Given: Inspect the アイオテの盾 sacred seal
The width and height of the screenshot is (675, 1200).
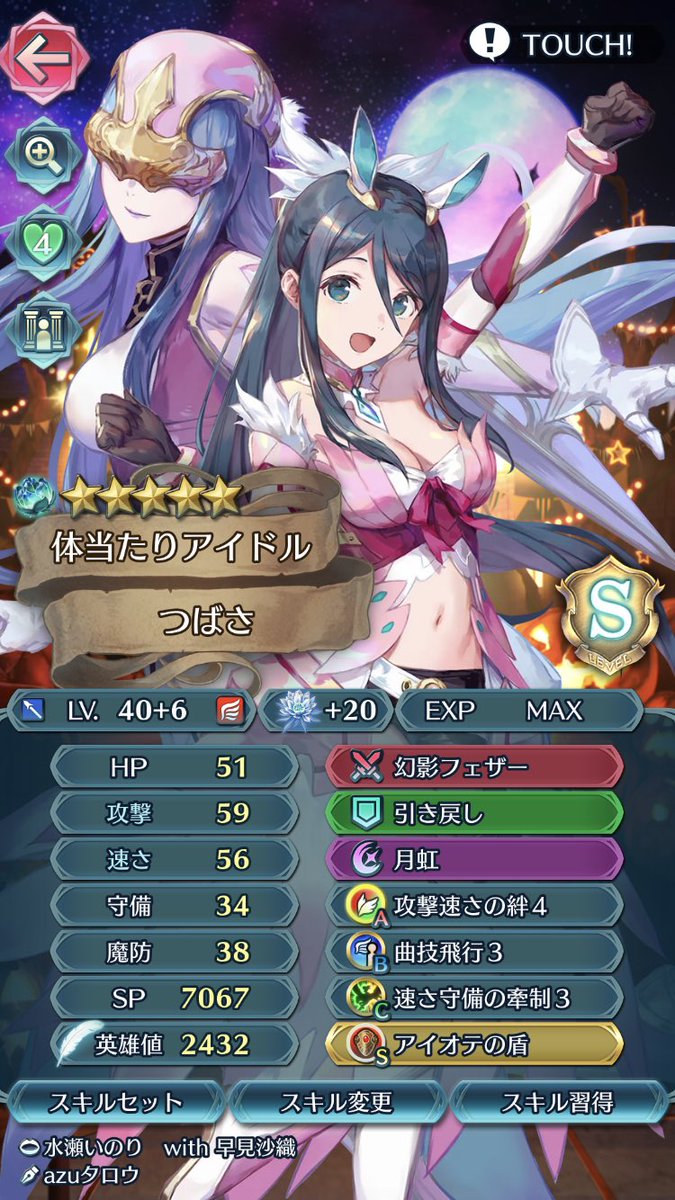Looking at the screenshot, I should [x=475, y=1043].
